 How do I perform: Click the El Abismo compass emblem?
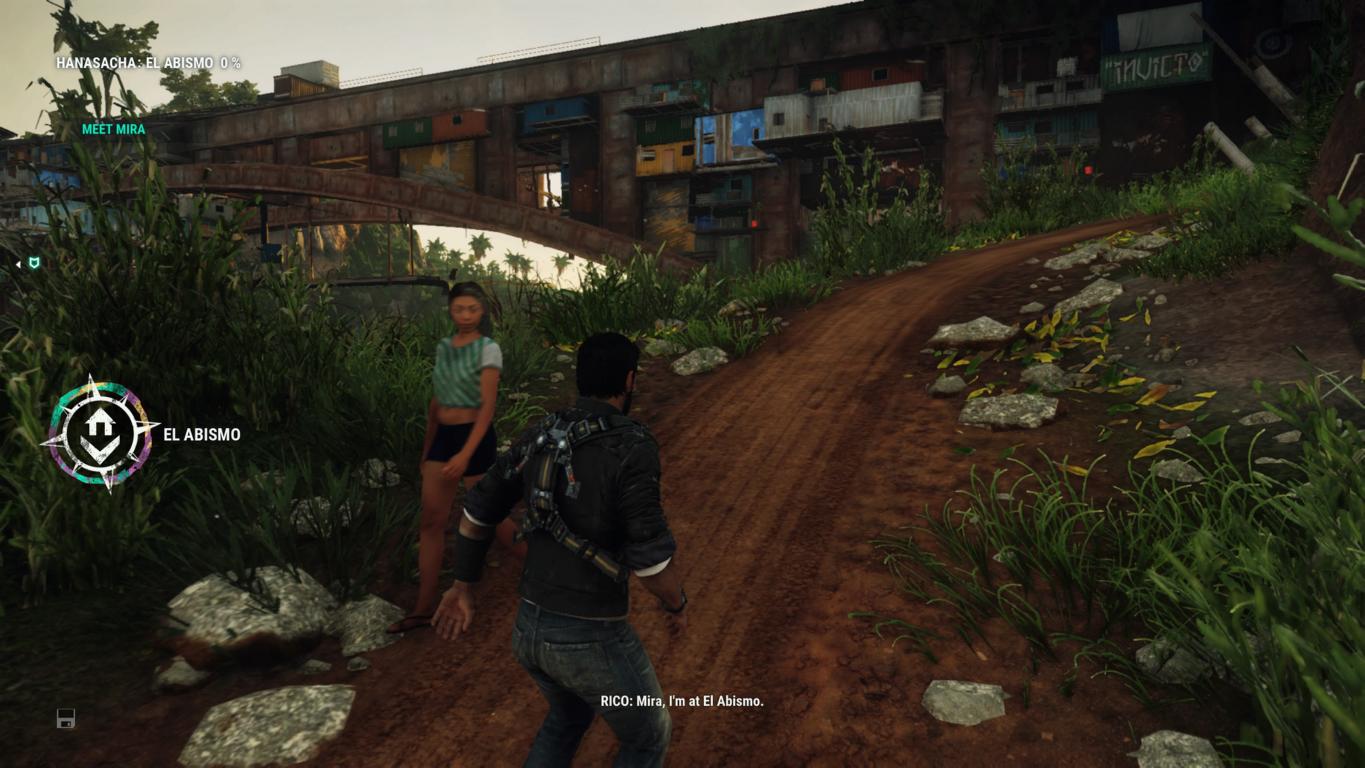(x=99, y=433)
